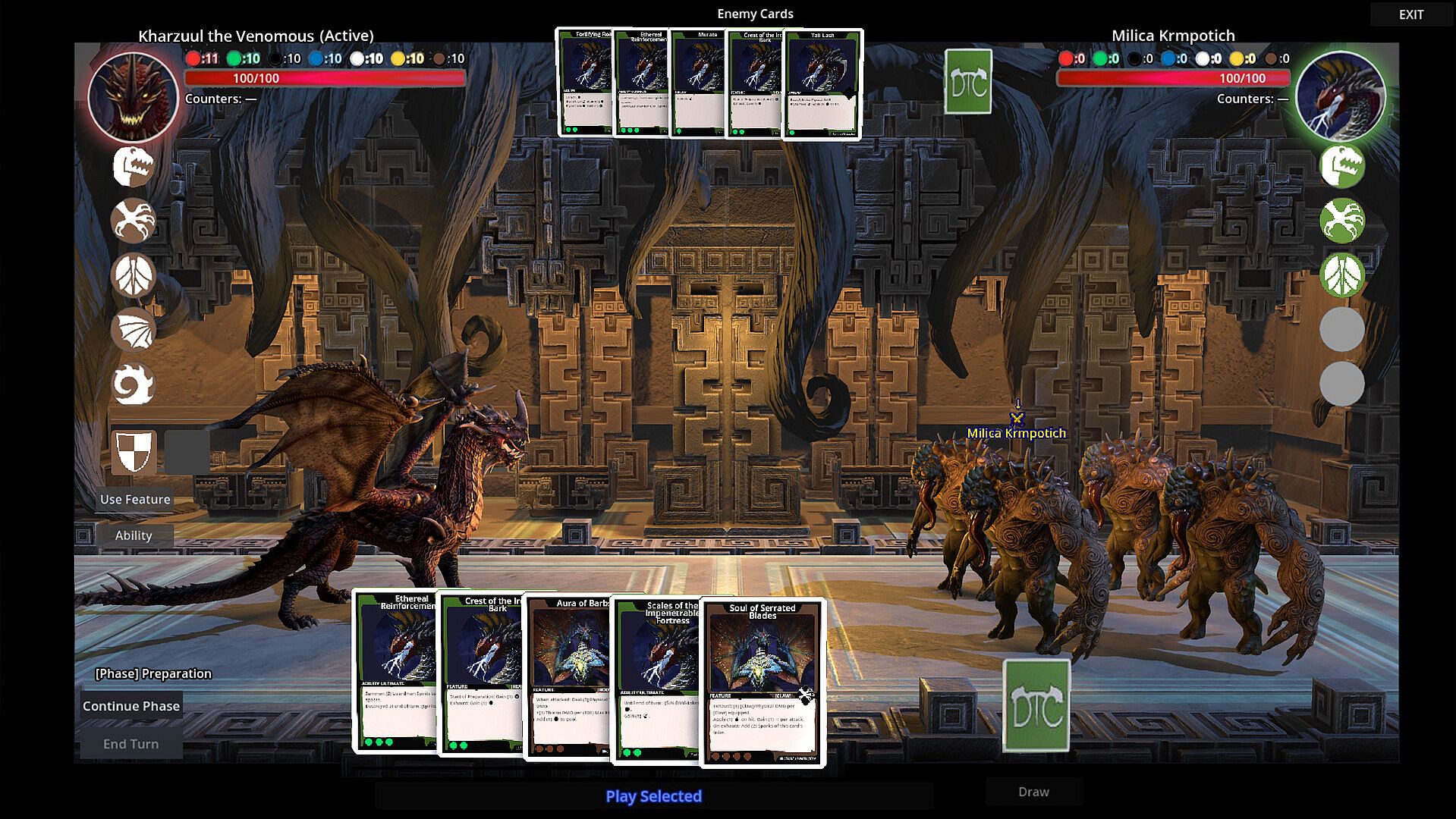Activate Kharzuul's fire swirl icon

[x=134, y=384]
